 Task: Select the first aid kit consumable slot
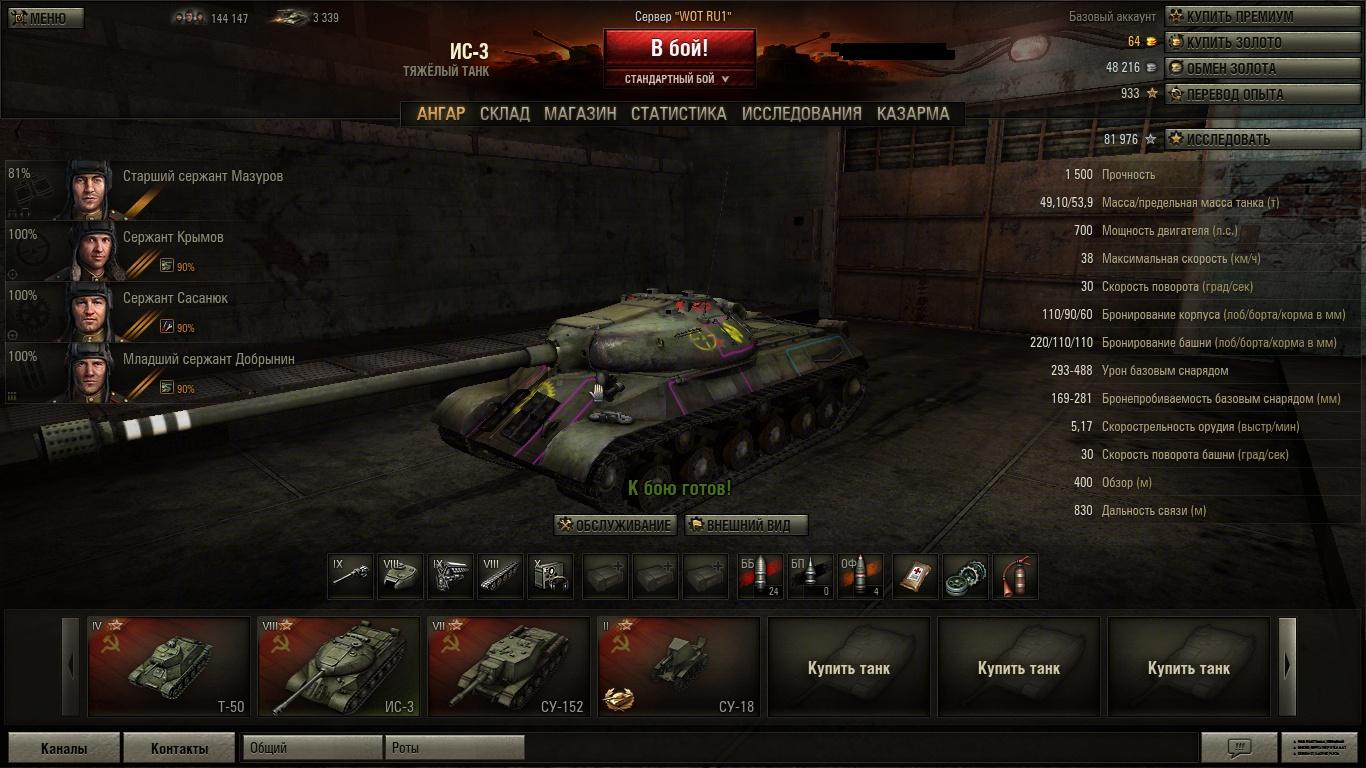pos(915,577)
